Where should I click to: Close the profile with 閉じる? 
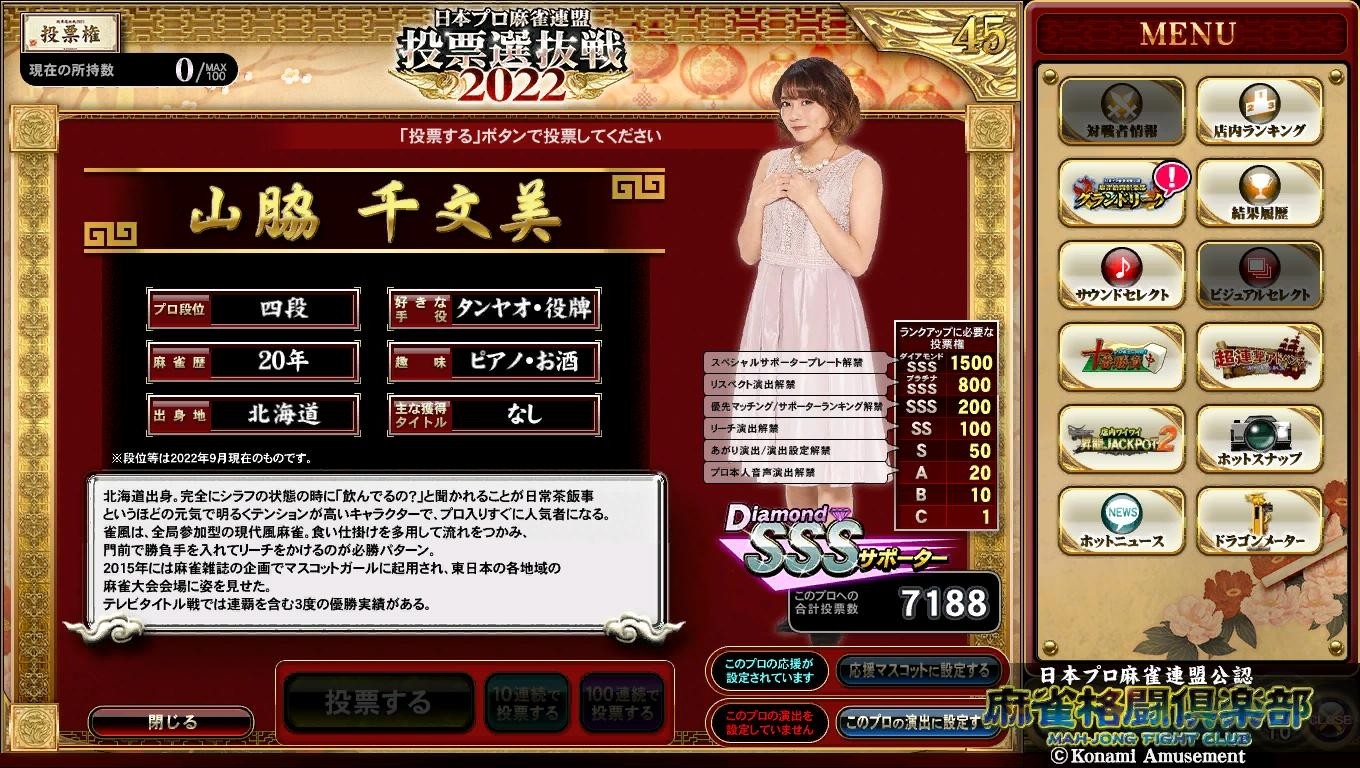(170, 720)
